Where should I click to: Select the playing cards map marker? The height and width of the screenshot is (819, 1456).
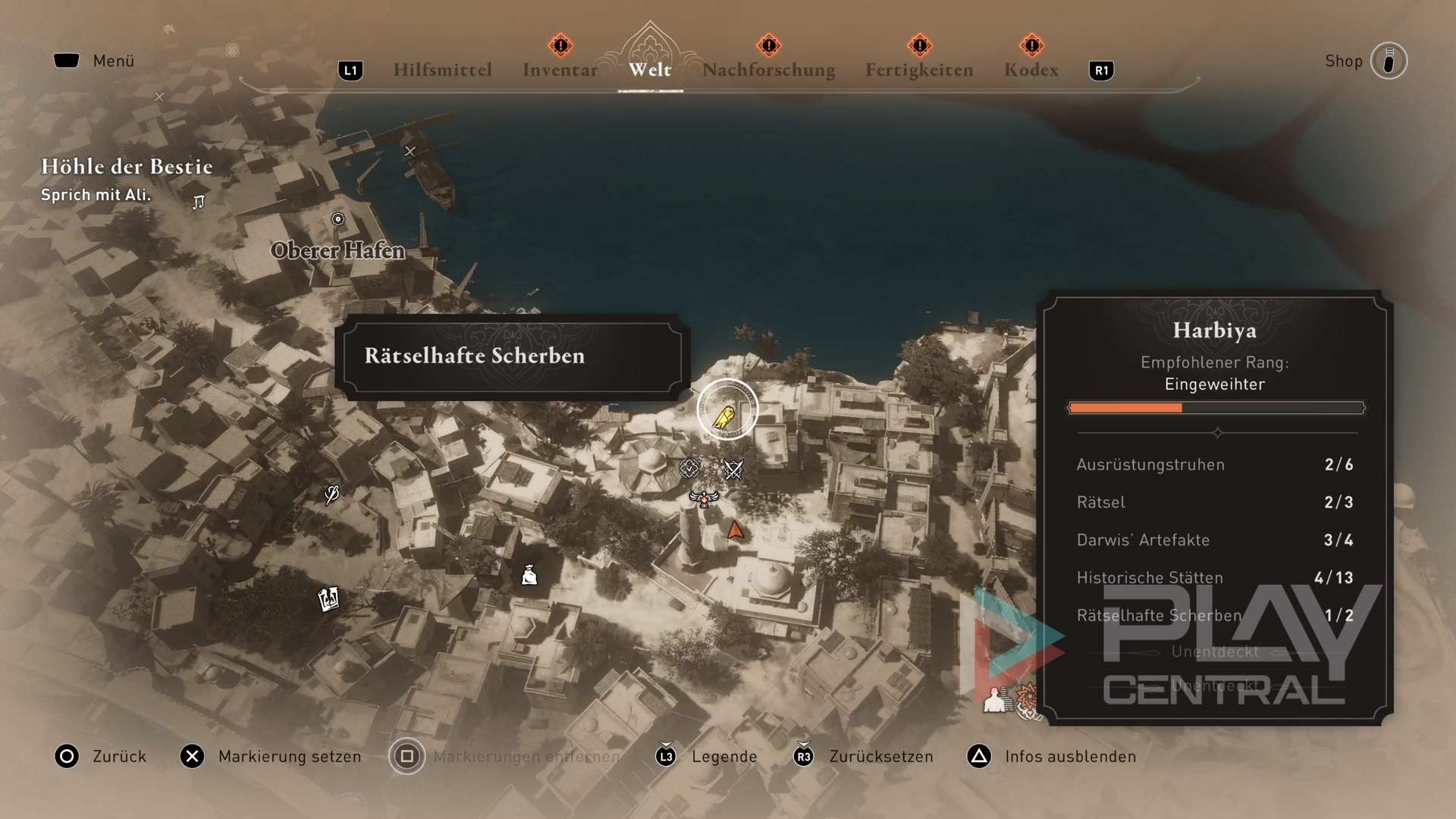pyautogui.click(x=328, y=599)
